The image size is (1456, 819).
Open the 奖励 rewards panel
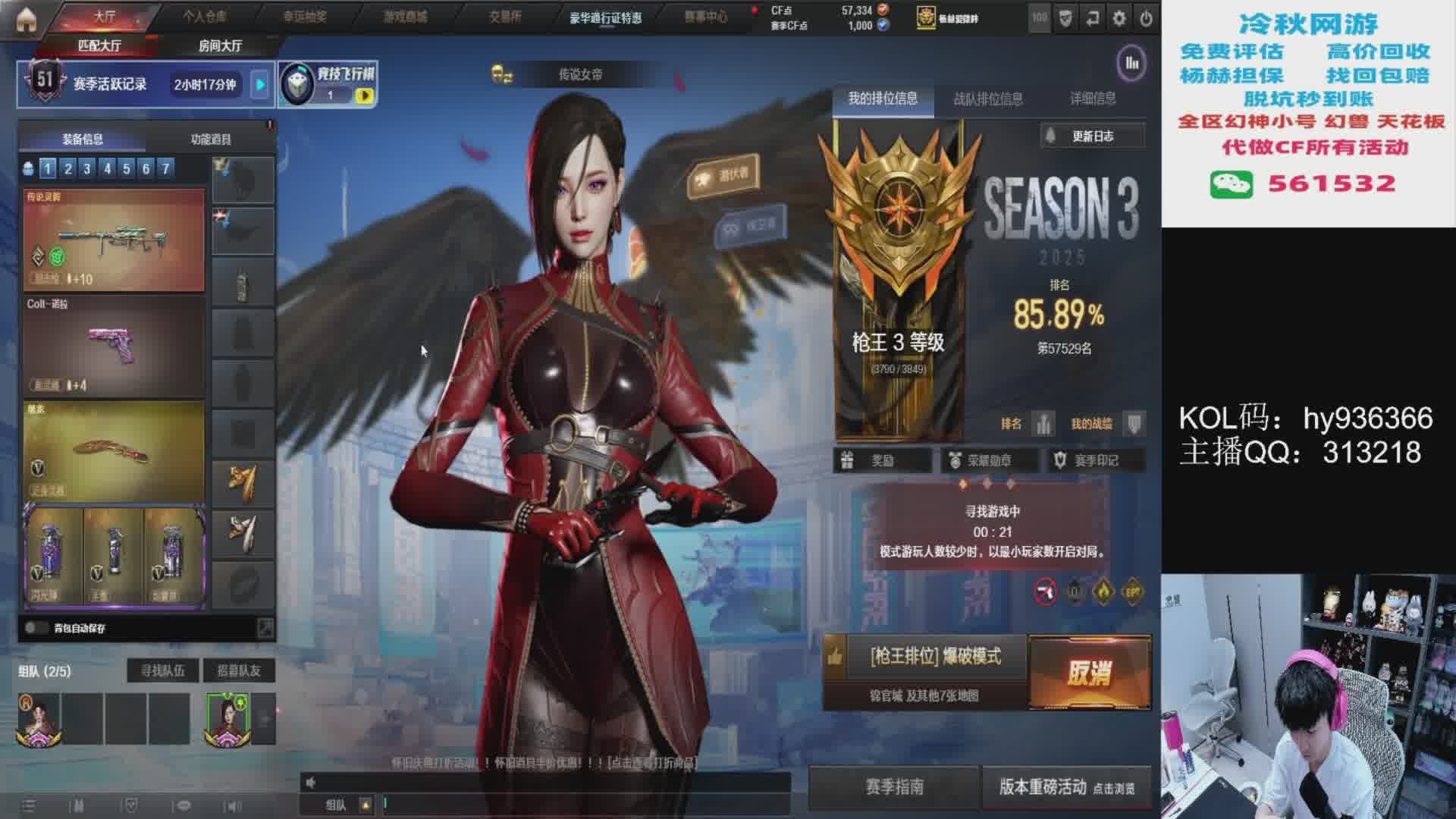pos(882,460)
